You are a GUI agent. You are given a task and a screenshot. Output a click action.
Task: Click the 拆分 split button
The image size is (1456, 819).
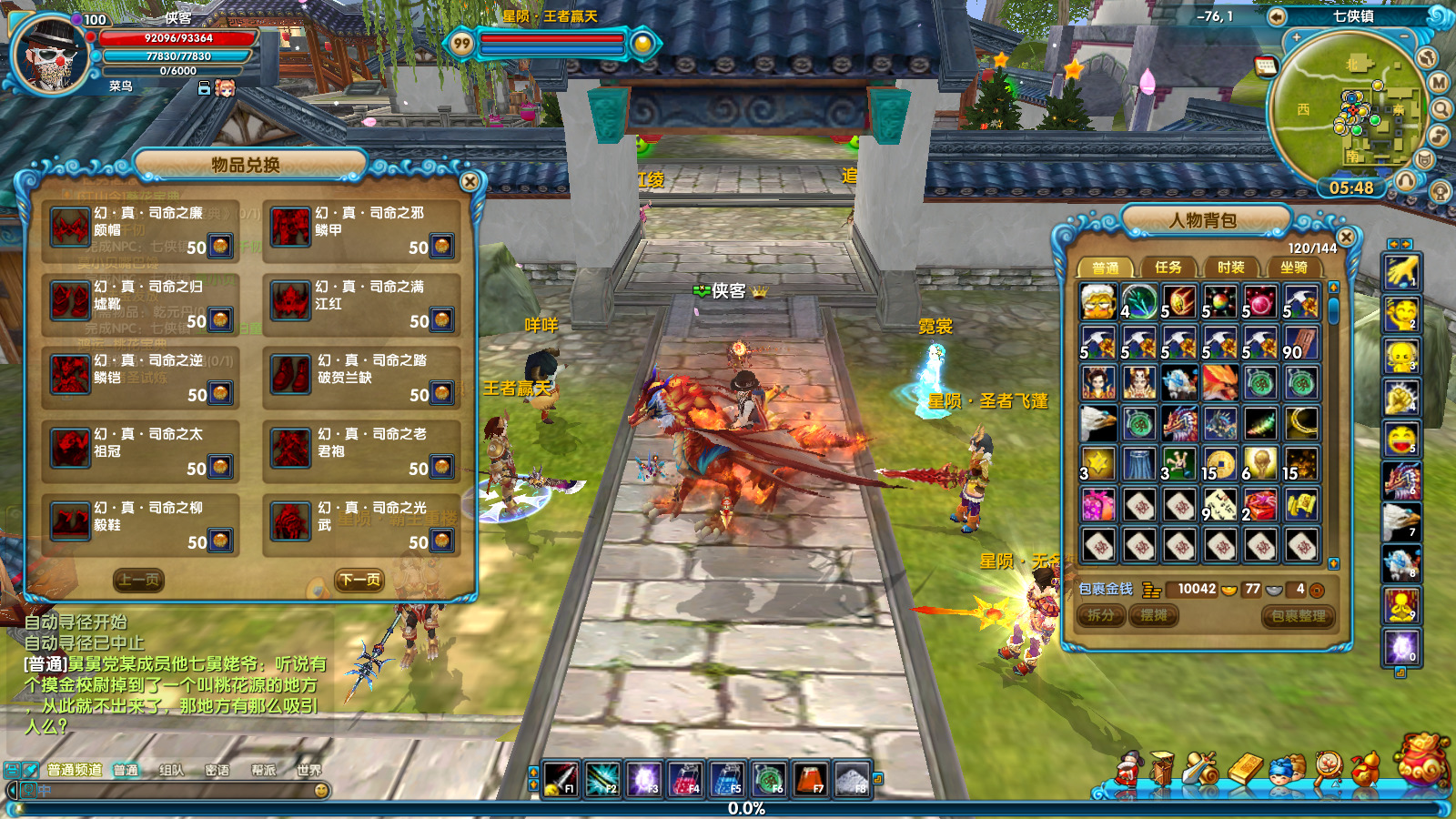click(1101, 616)
